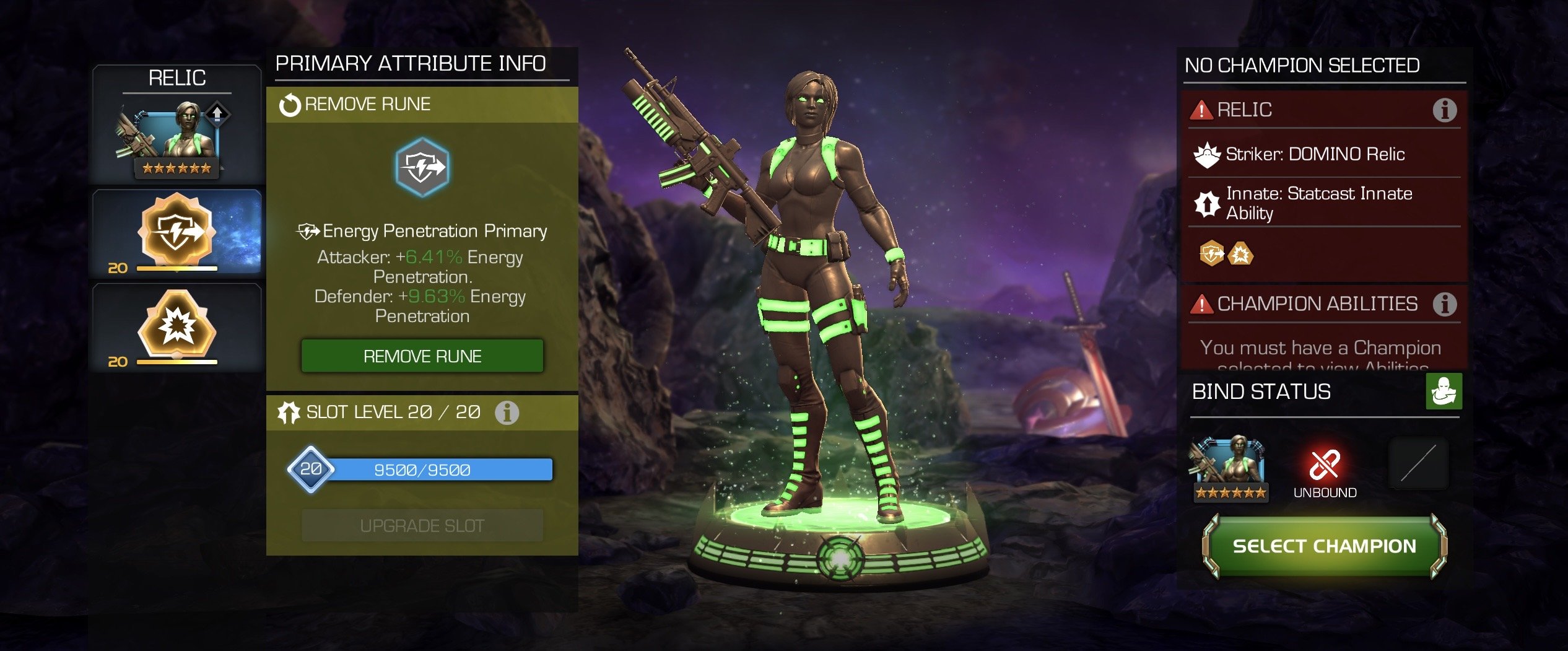View the Statcast Innate Ability entry
Screen dimensions: 1568x651
[1318, 203]
